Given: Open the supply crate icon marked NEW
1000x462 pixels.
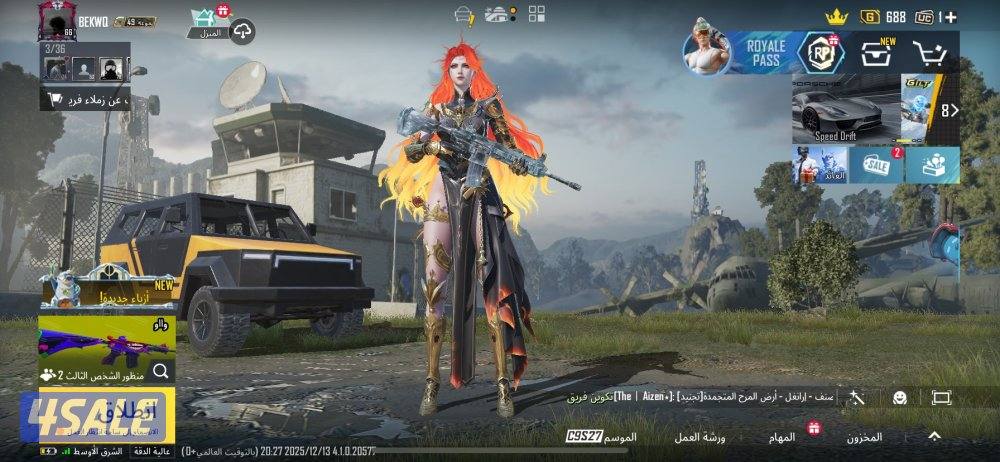Looking at the screenshot, I should [x=877, y=54].
